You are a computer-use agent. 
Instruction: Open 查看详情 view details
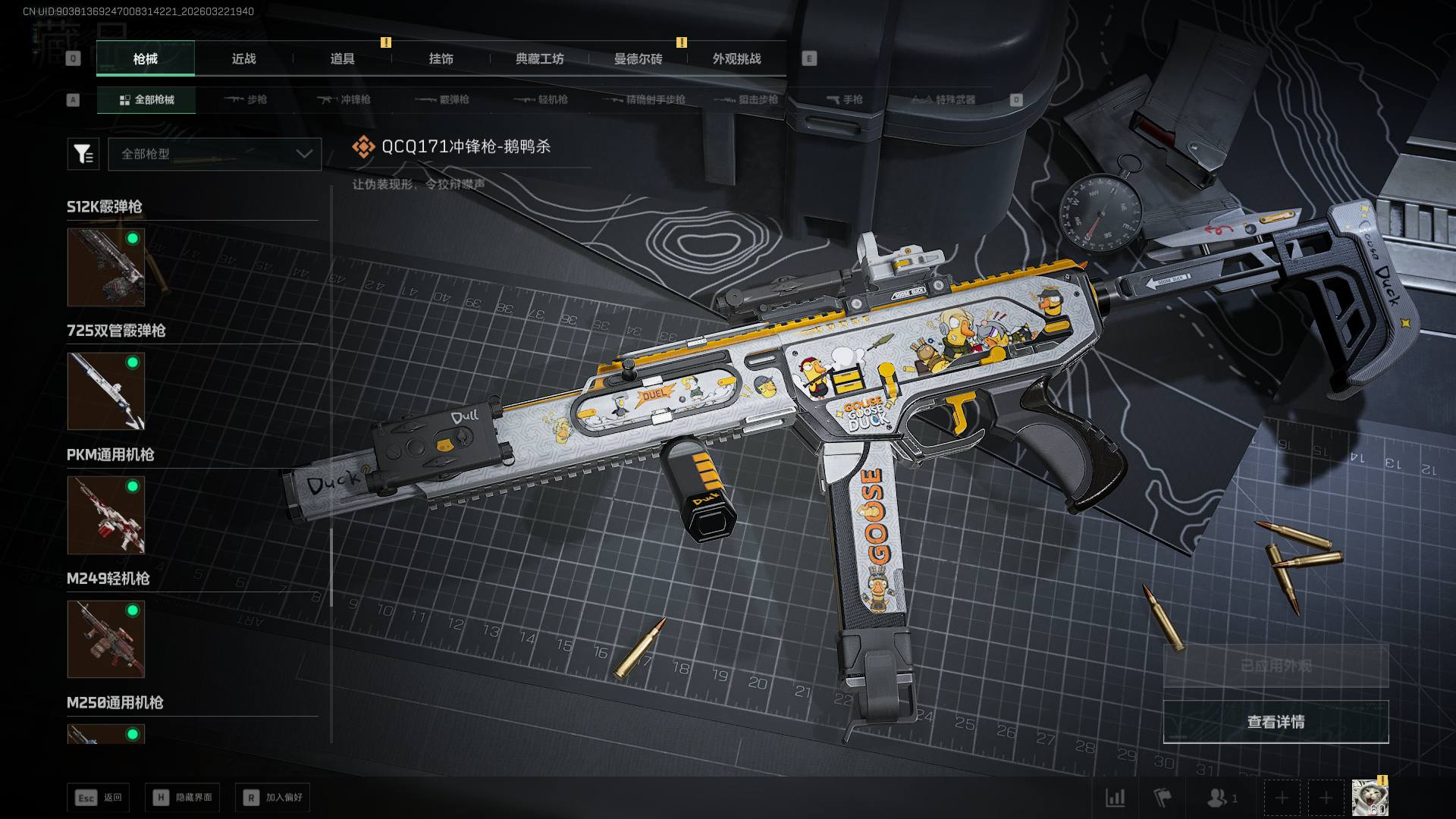1276,722
